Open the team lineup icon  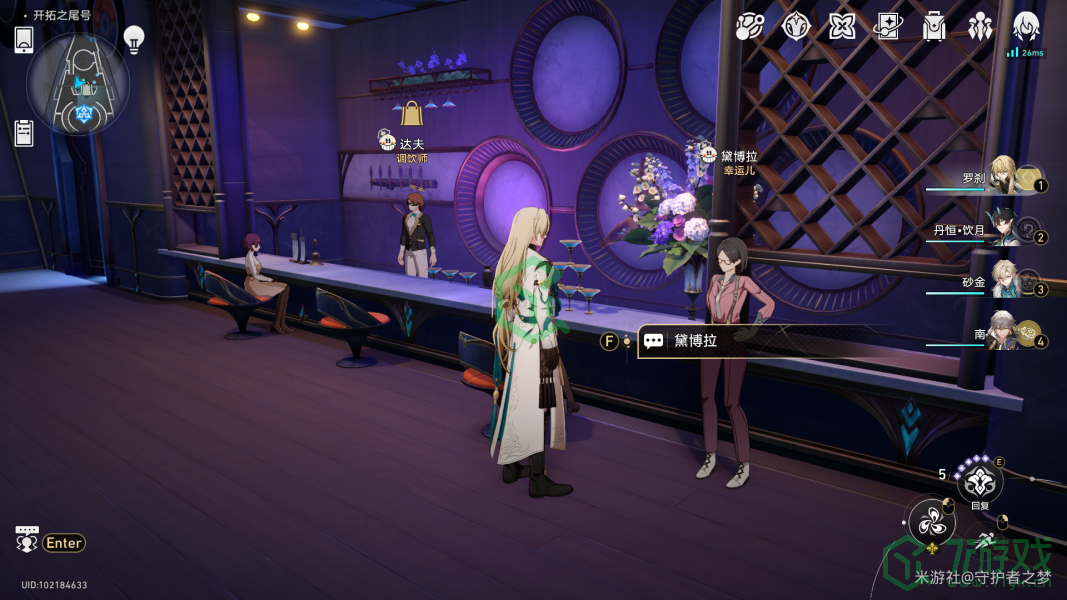980,27
